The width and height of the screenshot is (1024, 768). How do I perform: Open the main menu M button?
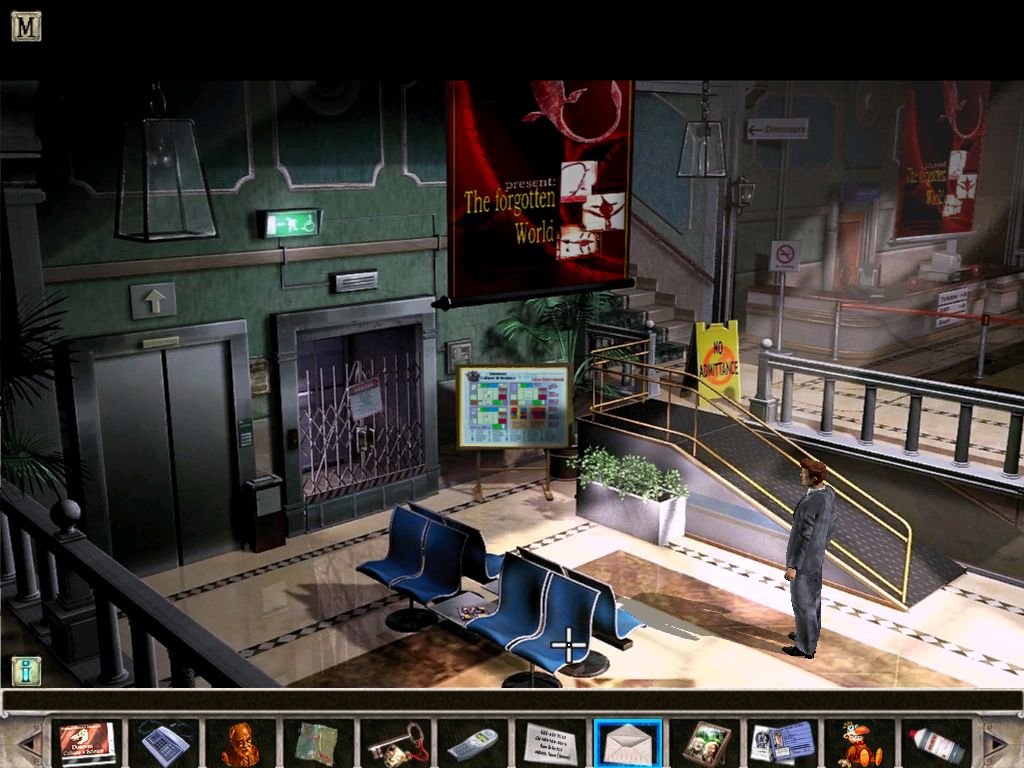[x=26, y=26]
